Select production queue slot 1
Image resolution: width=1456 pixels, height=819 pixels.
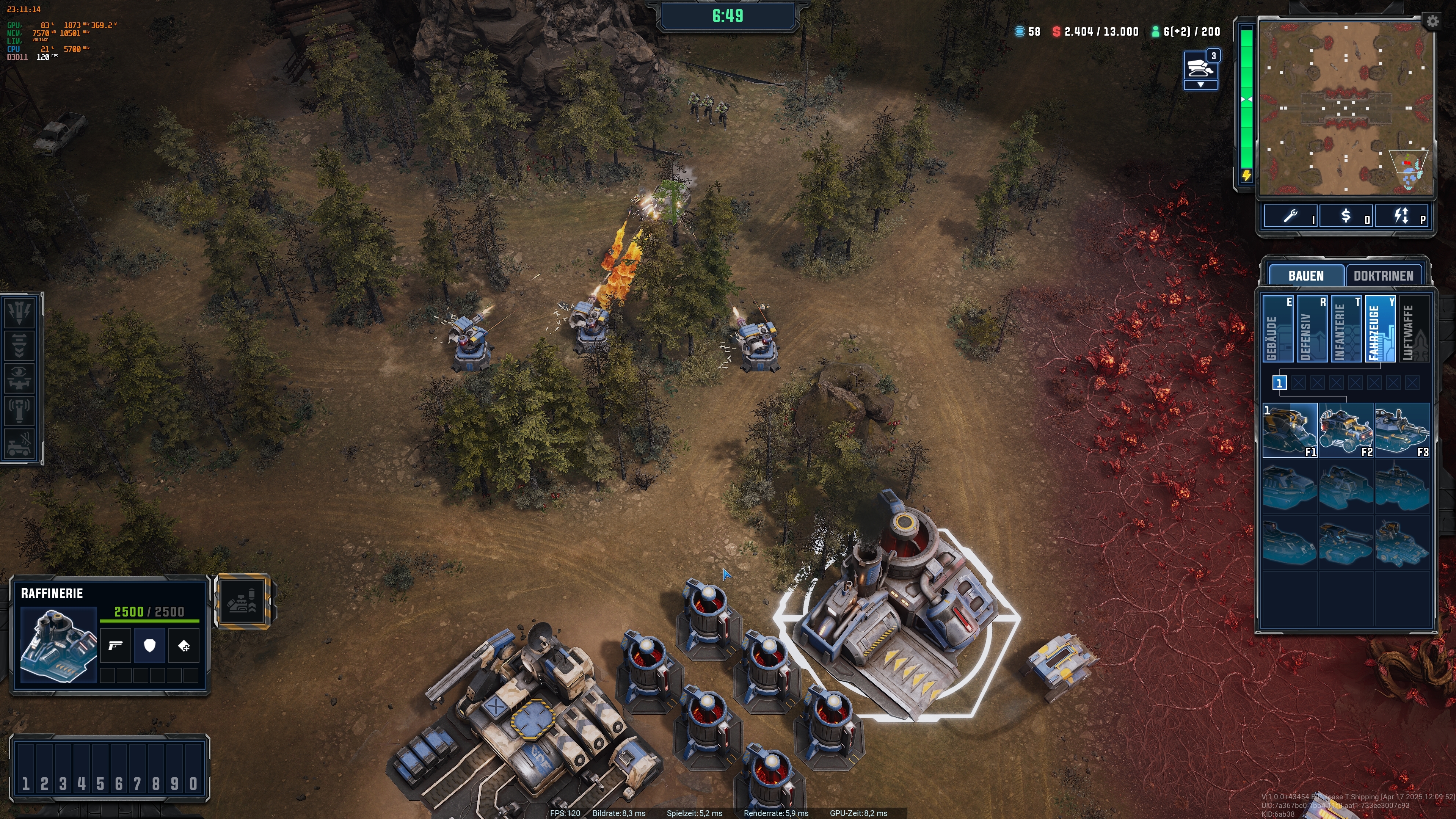1279,383
